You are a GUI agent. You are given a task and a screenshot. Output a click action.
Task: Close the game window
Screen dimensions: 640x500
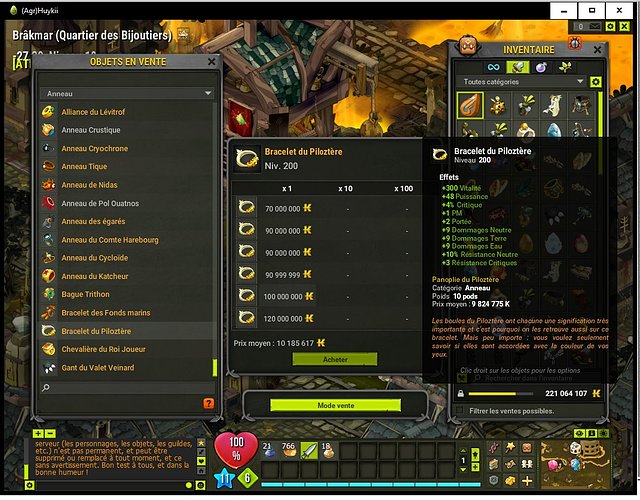pyautogui.click(x=624, y=8)
